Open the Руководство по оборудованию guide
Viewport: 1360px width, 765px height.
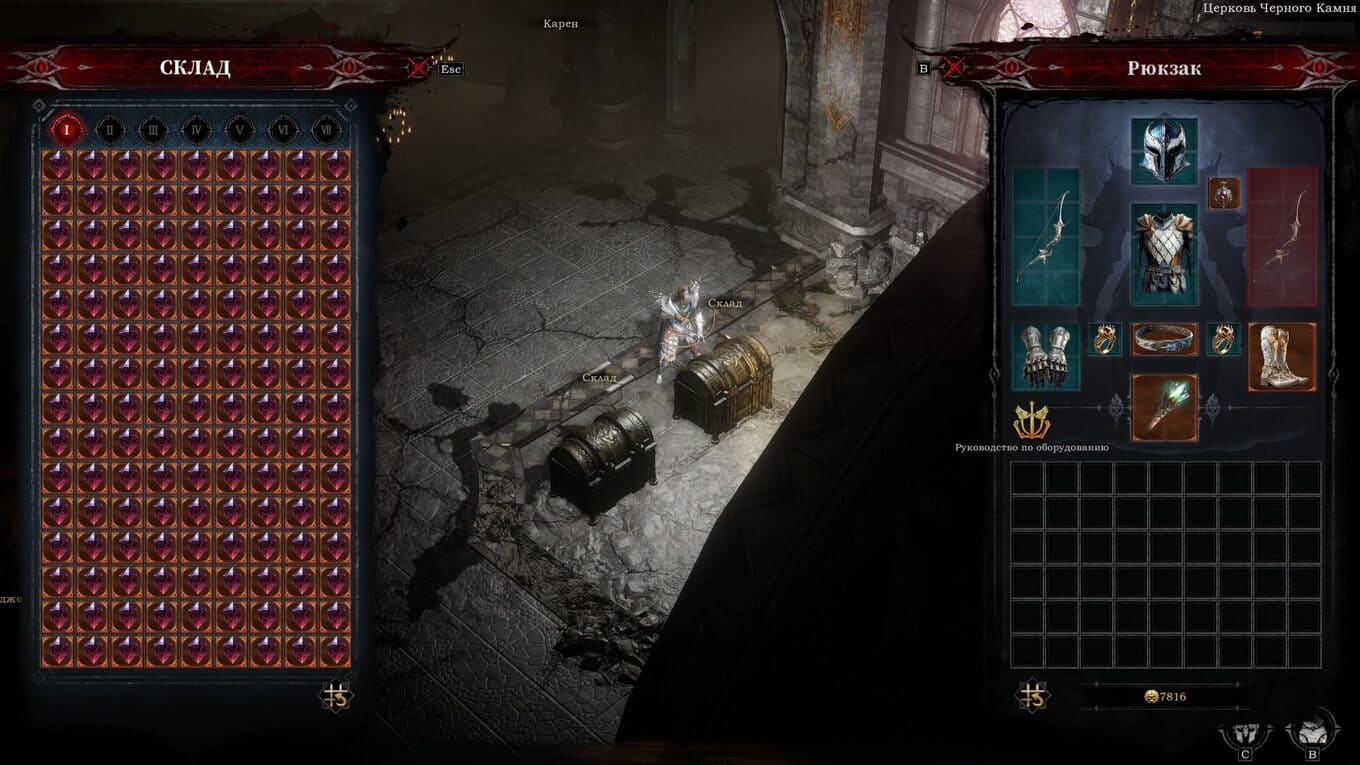point(1030,423)
